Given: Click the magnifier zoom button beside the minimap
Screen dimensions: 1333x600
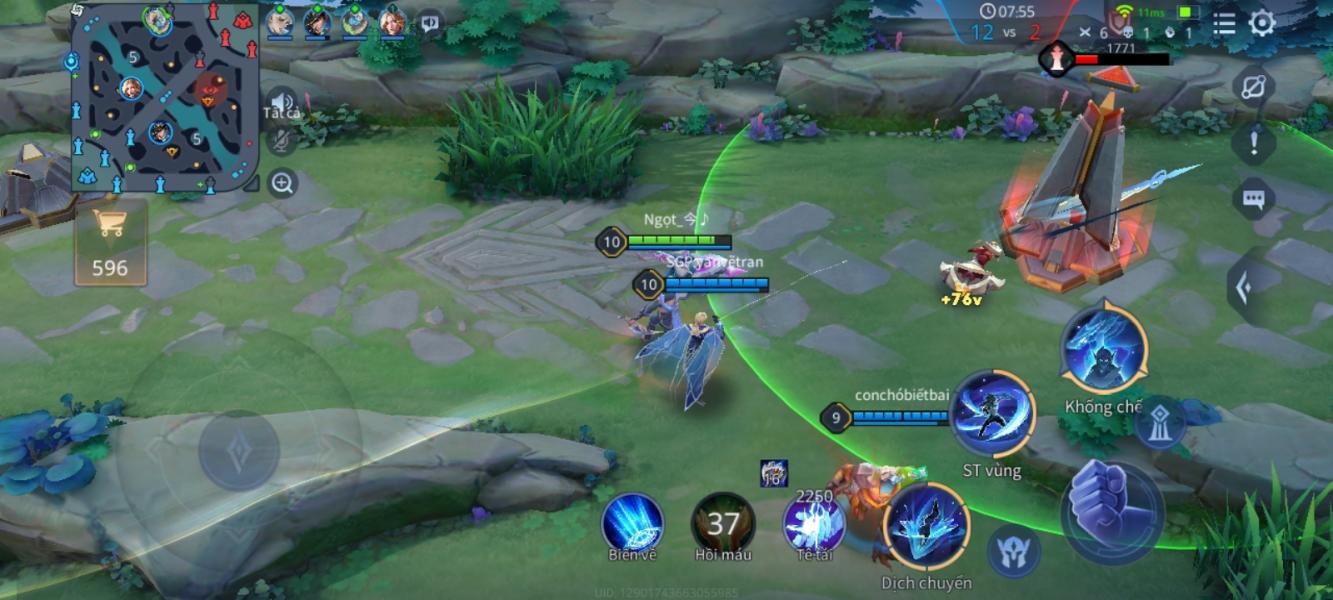Looking at the screenshot, I should (x=283, y=183).
